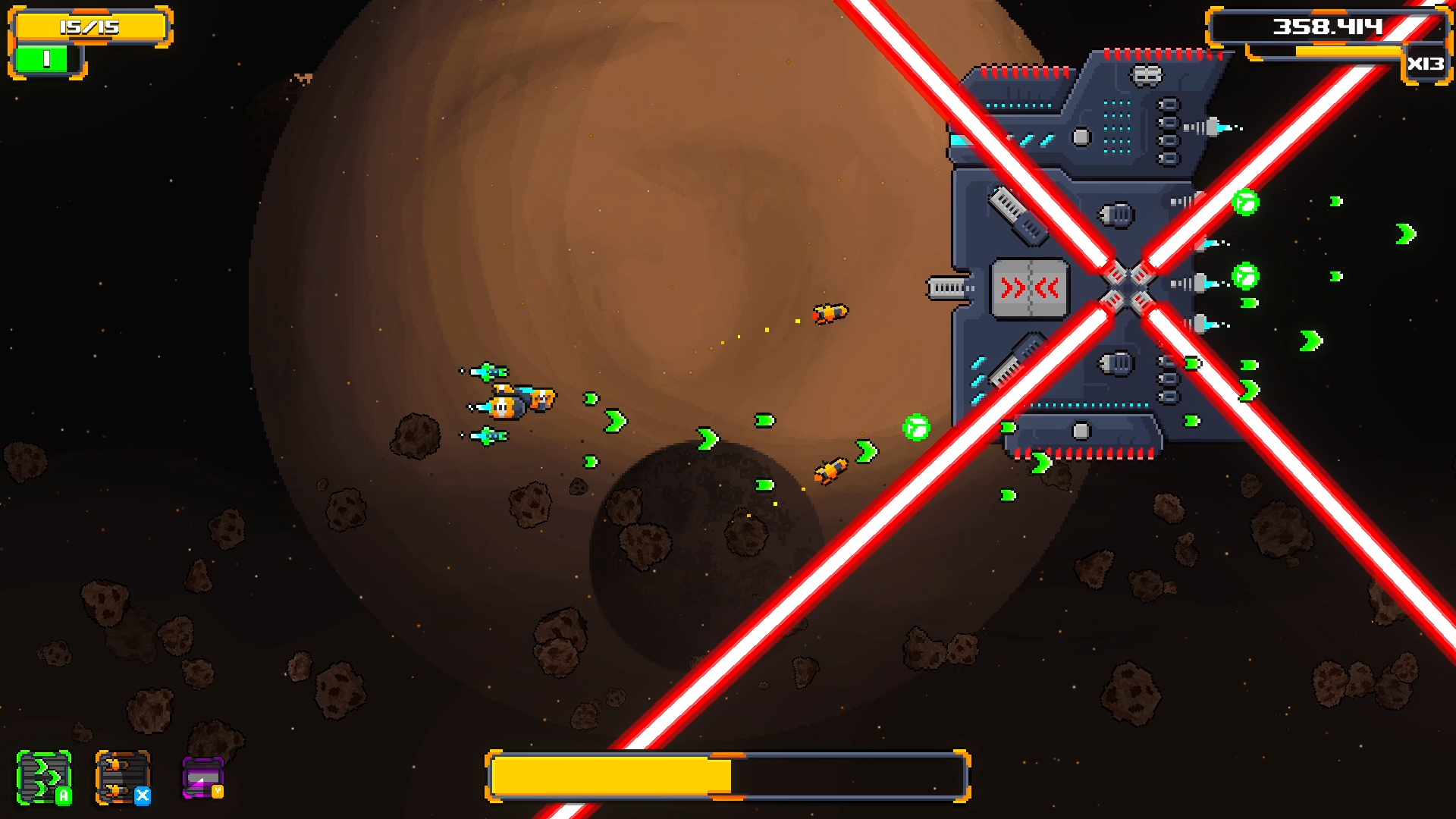Click the green level indicator under the ammo bar

pos(43,61)
